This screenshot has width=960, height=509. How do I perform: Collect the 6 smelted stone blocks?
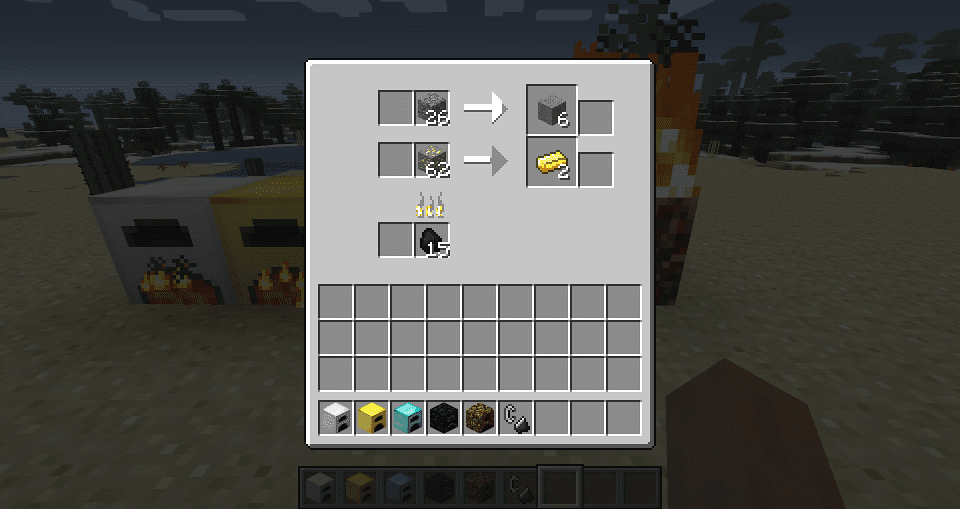(x=552, y=108)
